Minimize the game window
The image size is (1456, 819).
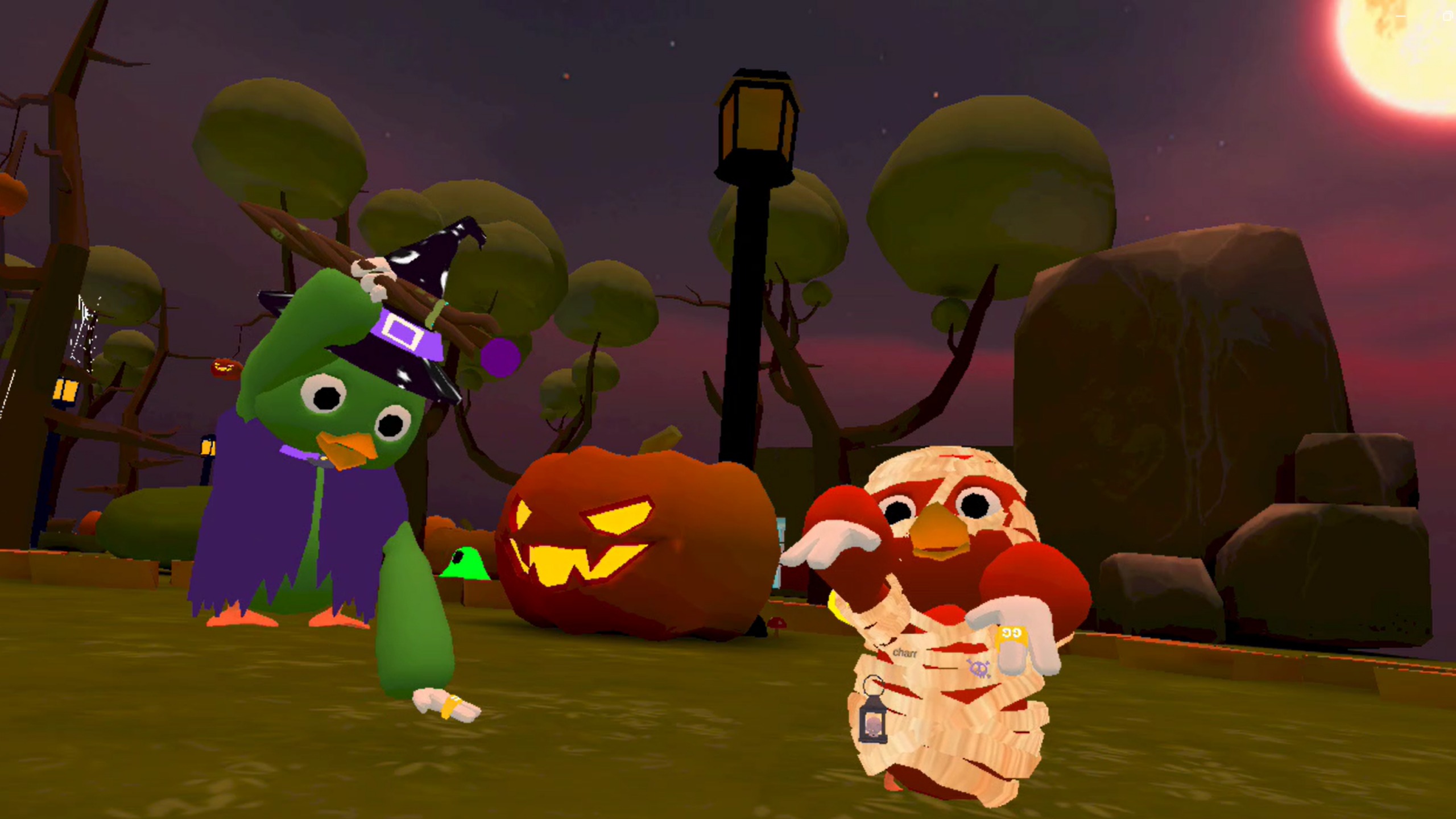[x=1400, y=16]
